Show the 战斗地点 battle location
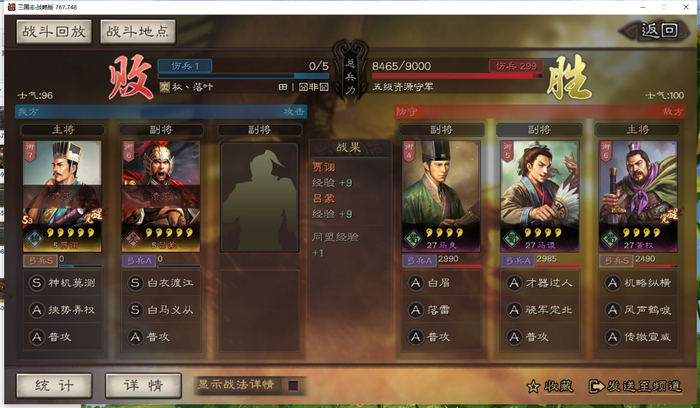Screen dimensions: 700x408 pos(138,31)
